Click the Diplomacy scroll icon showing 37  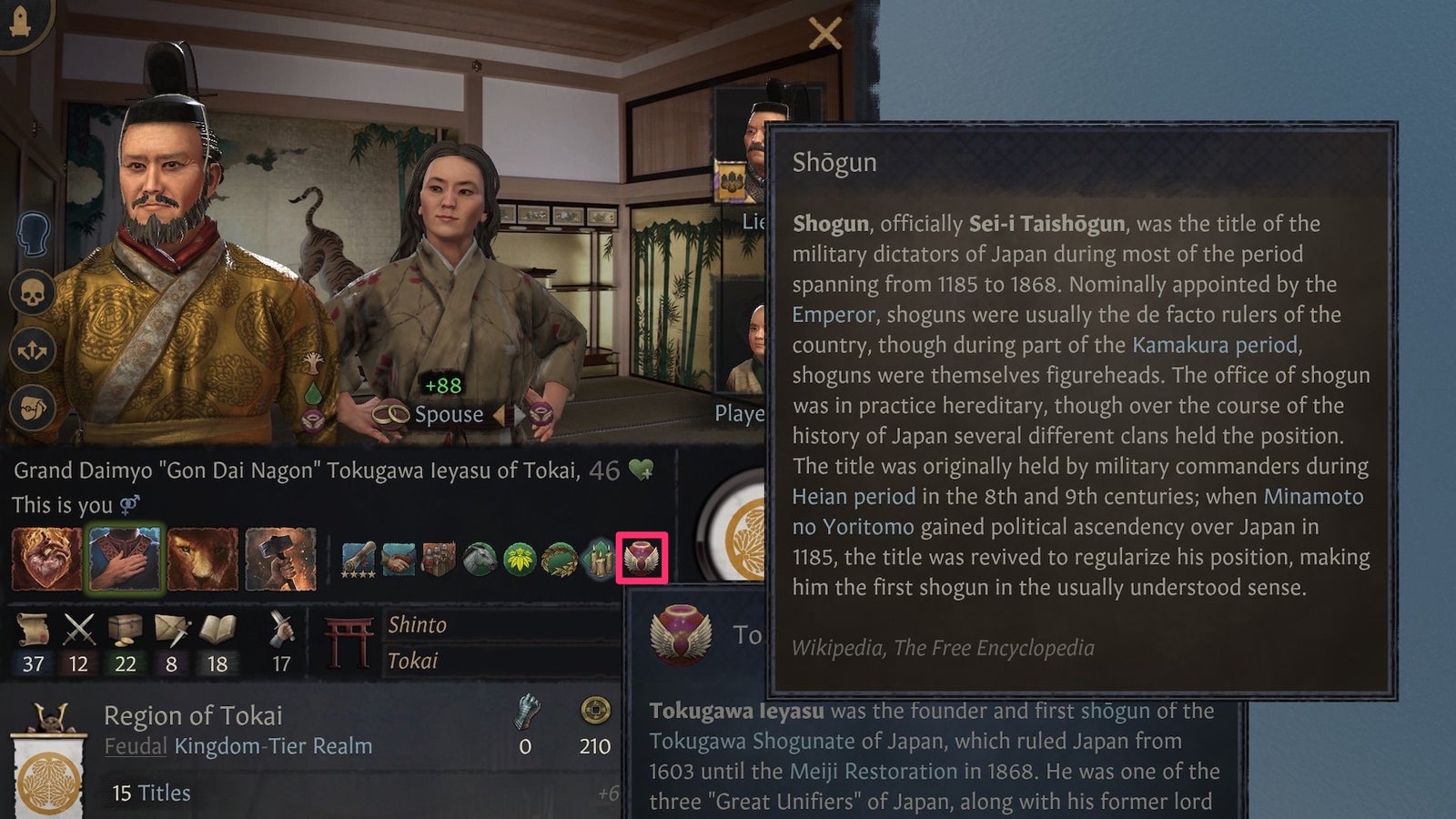point(34,628)
